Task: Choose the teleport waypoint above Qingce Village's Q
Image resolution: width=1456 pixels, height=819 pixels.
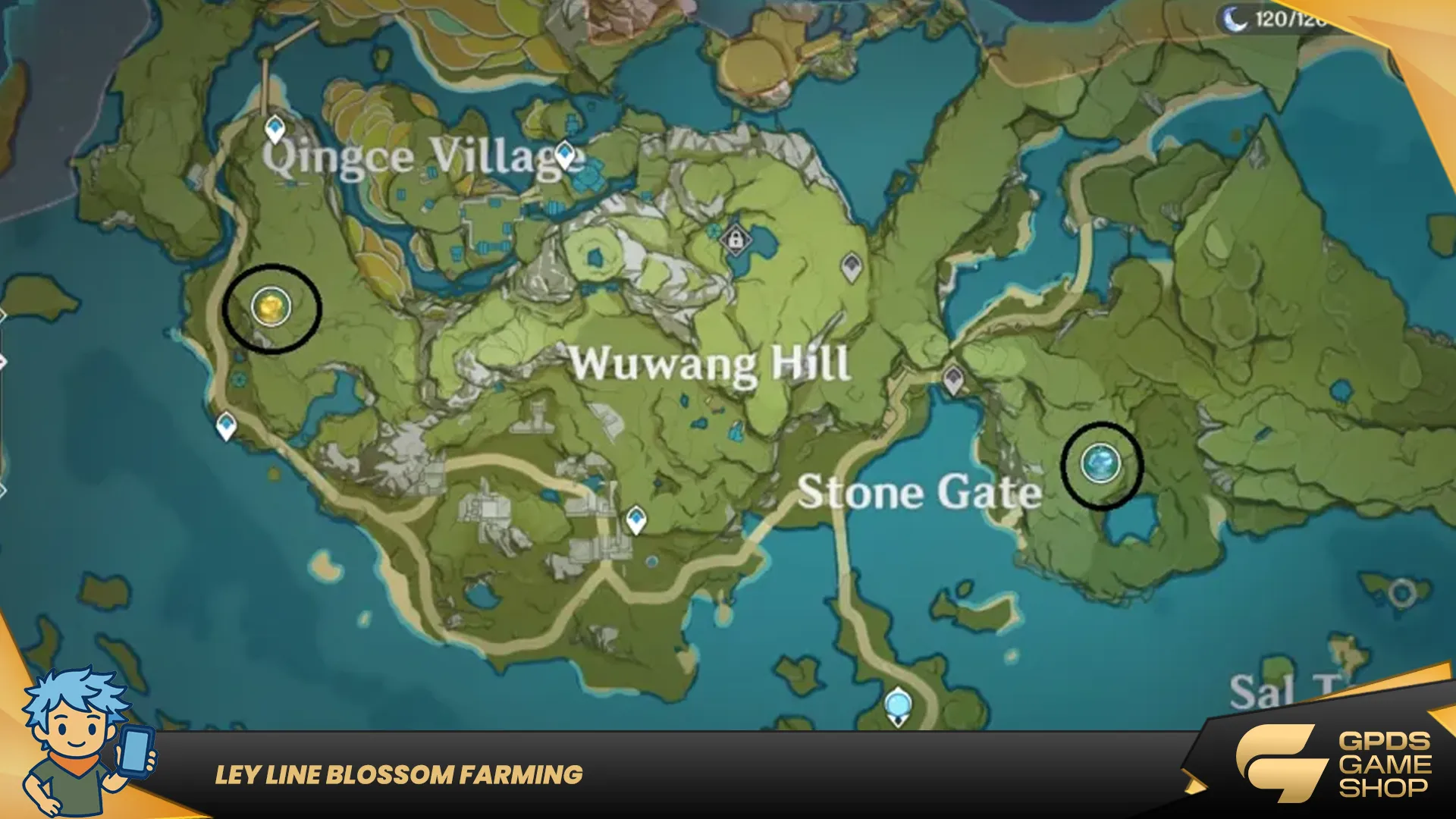Action: (x=275, y=129)
